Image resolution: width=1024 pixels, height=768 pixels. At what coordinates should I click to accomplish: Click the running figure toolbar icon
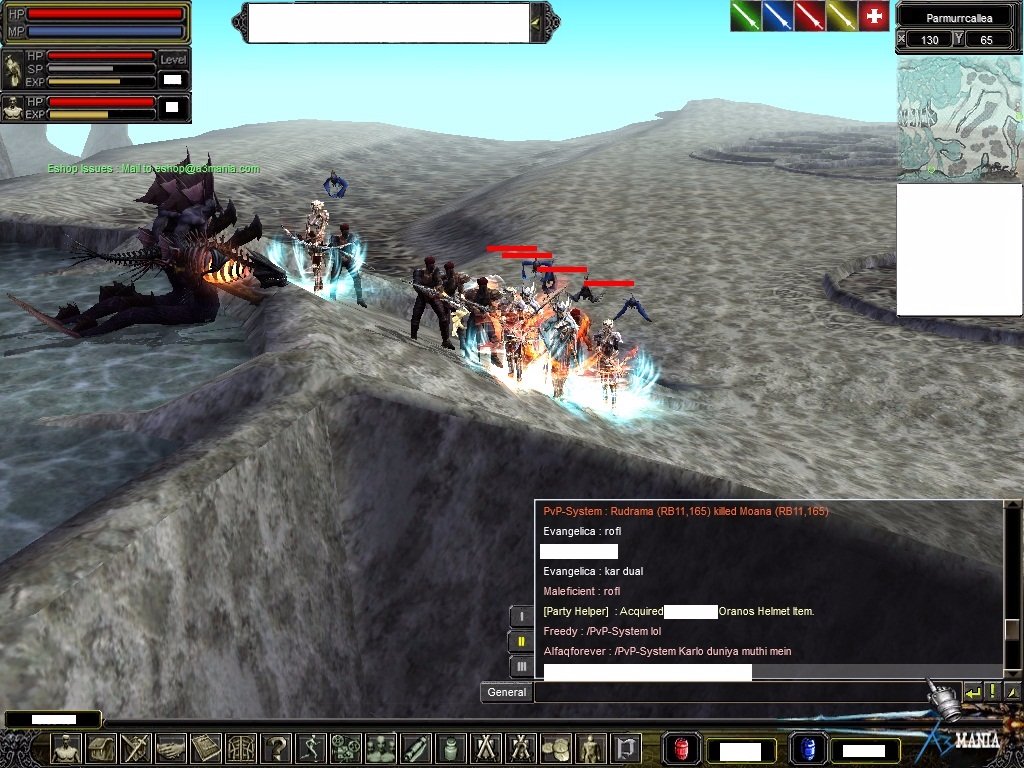point(311,749)
